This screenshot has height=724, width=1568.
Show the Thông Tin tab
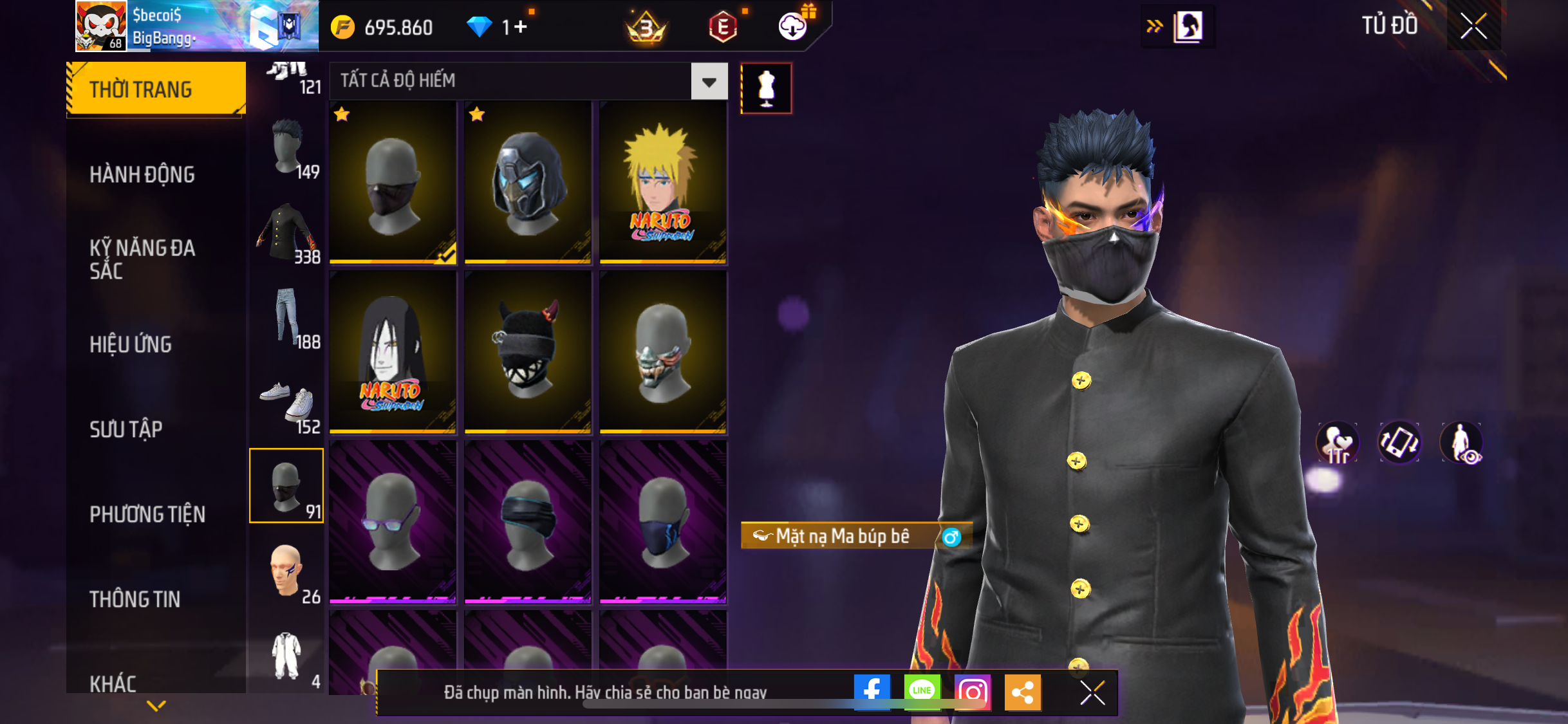point(135,599)
